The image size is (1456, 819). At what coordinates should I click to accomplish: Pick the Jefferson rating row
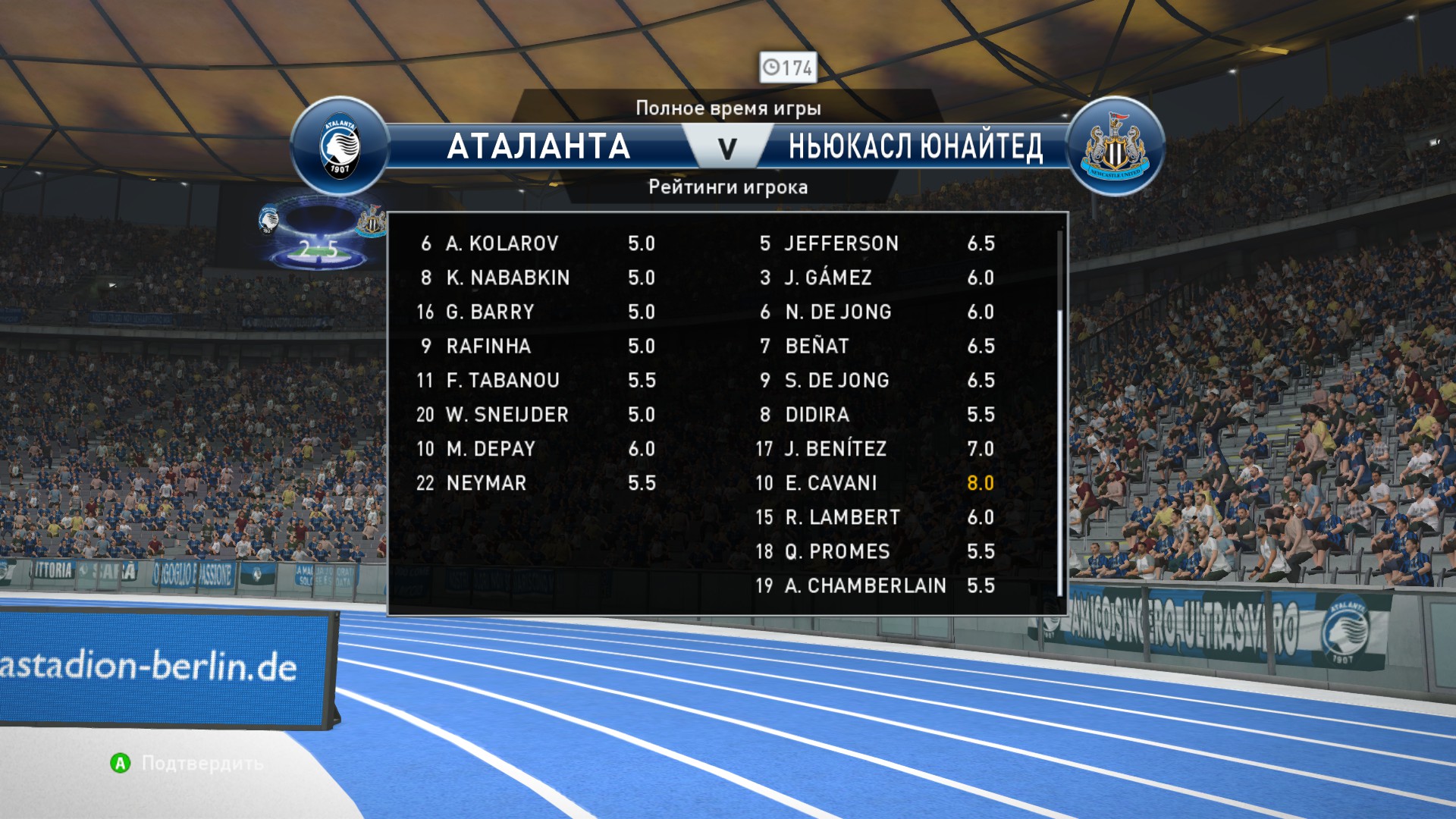pos(874,243)
